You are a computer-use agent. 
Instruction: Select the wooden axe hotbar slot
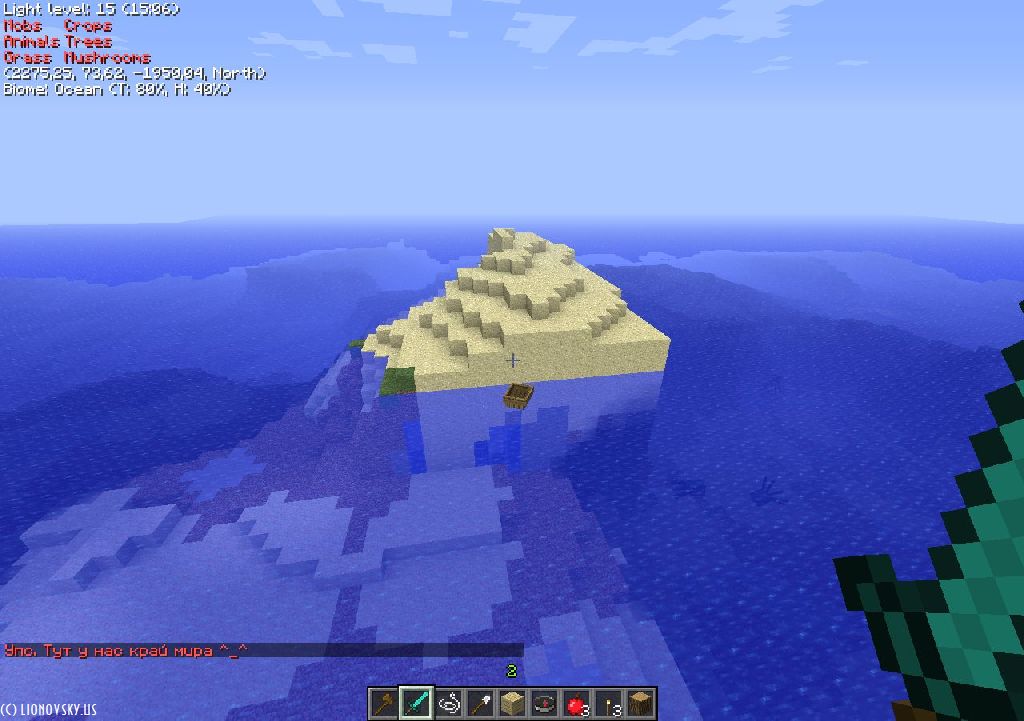pos(384,703)
